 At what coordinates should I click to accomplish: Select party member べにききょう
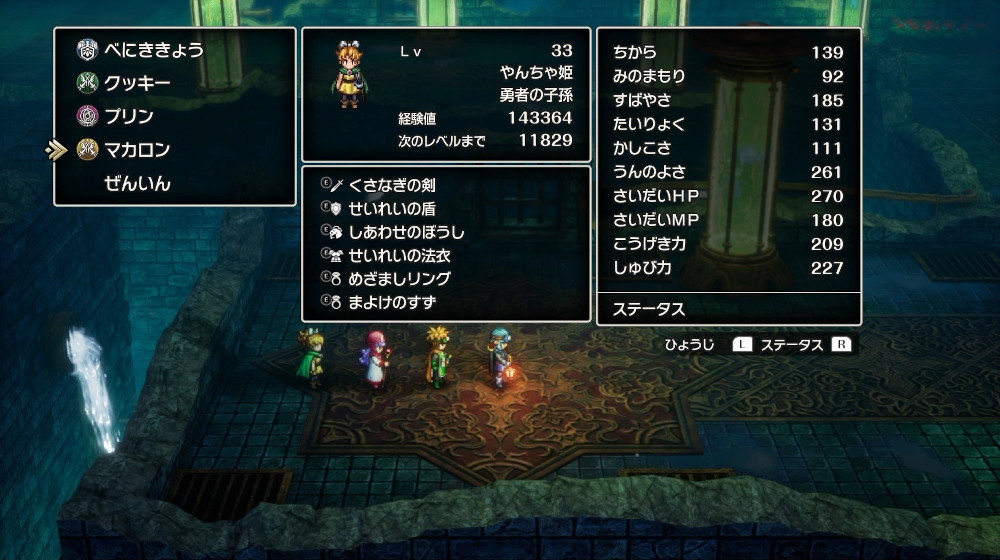[154, 51]
